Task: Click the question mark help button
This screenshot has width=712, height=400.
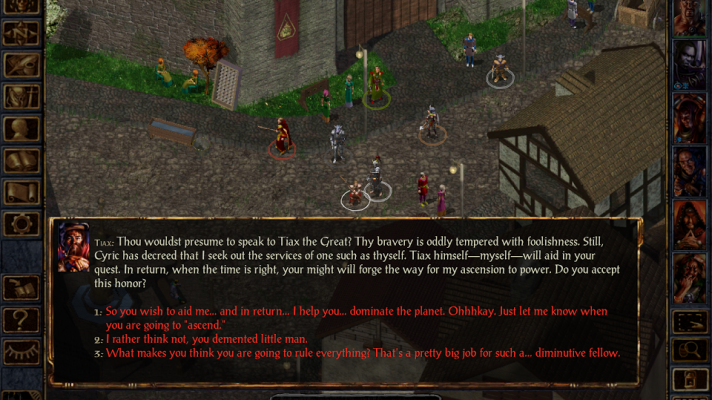Action: point(22,320)
